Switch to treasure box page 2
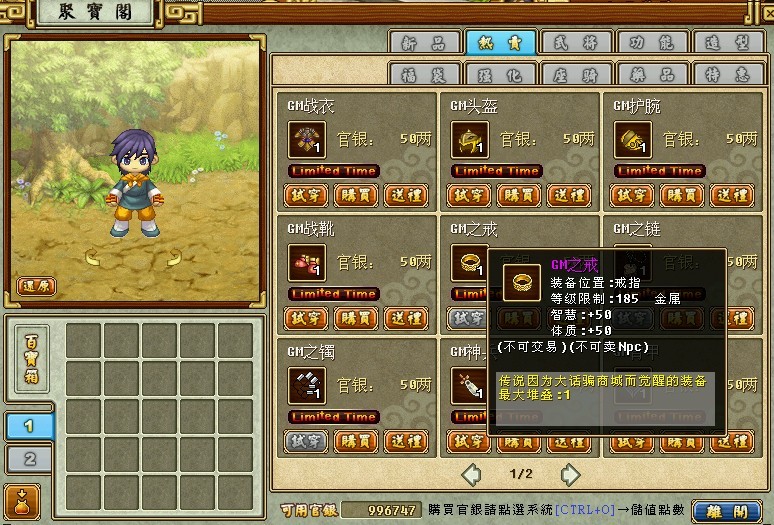The image size is (774, 525). [x=30, y=458]
